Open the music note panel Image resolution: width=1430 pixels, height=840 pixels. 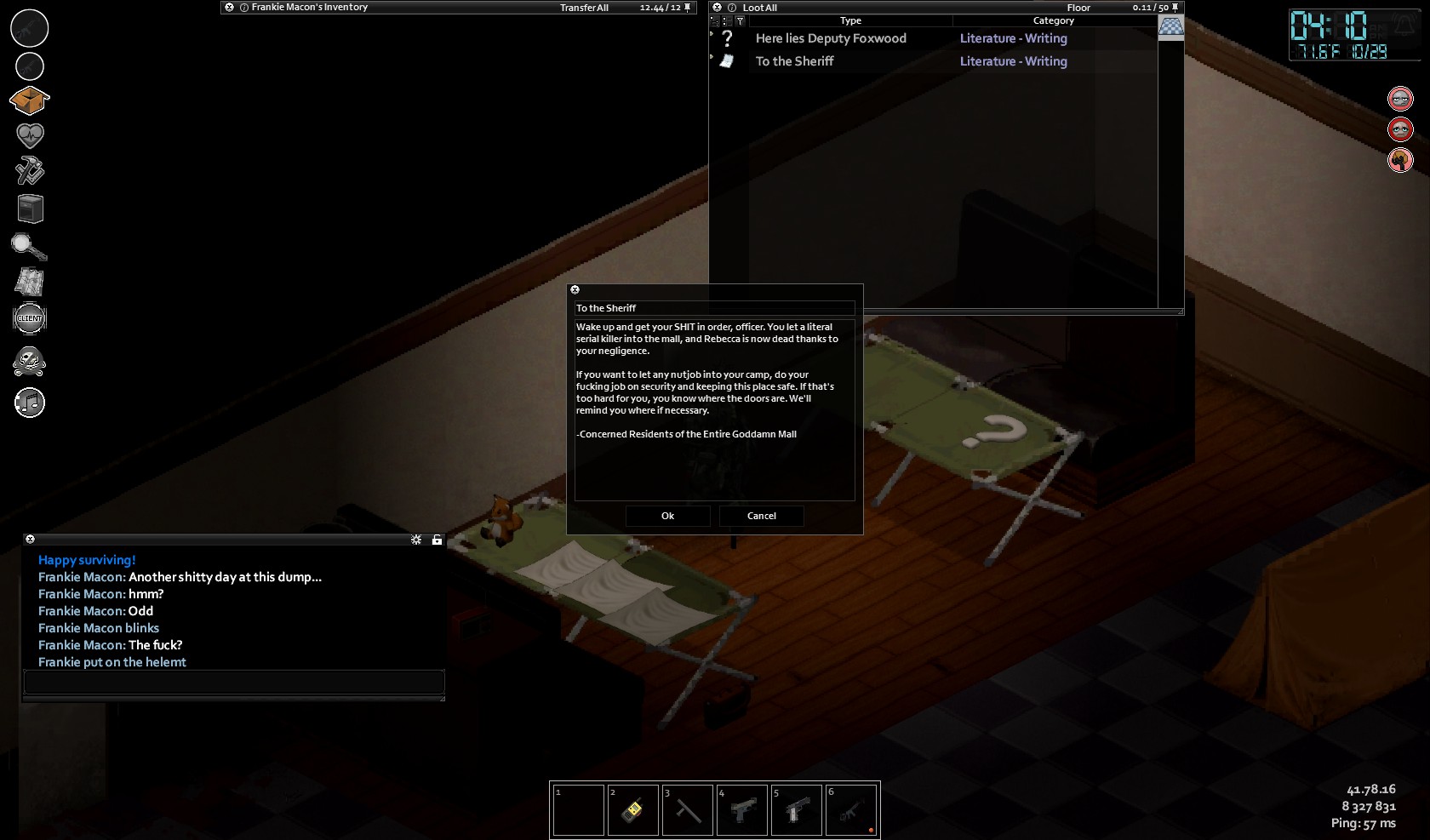pos(30,403)
